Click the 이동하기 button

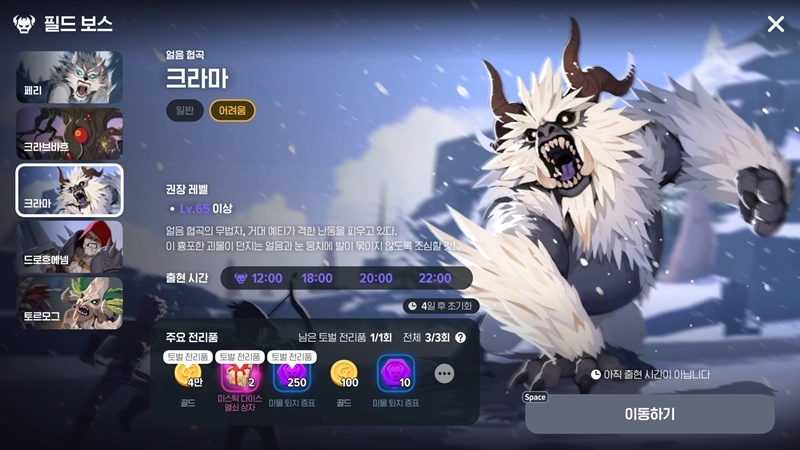tap(649, 413)
